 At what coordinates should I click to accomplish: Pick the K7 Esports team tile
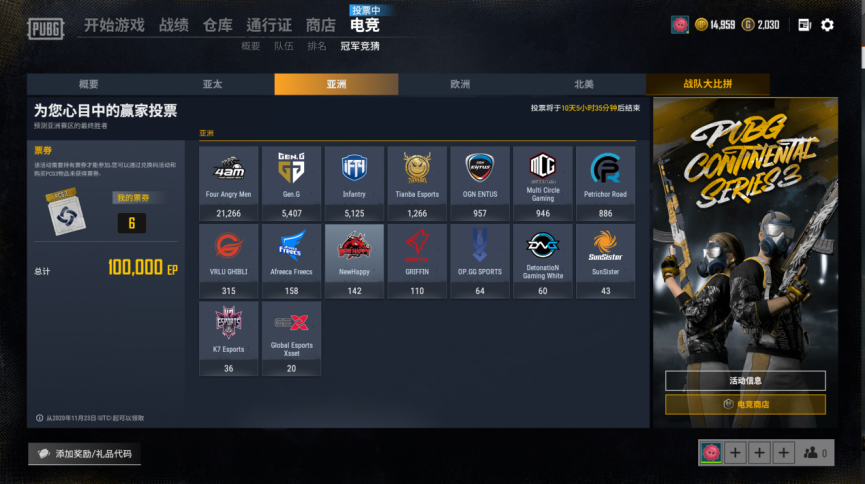point(228,338)
